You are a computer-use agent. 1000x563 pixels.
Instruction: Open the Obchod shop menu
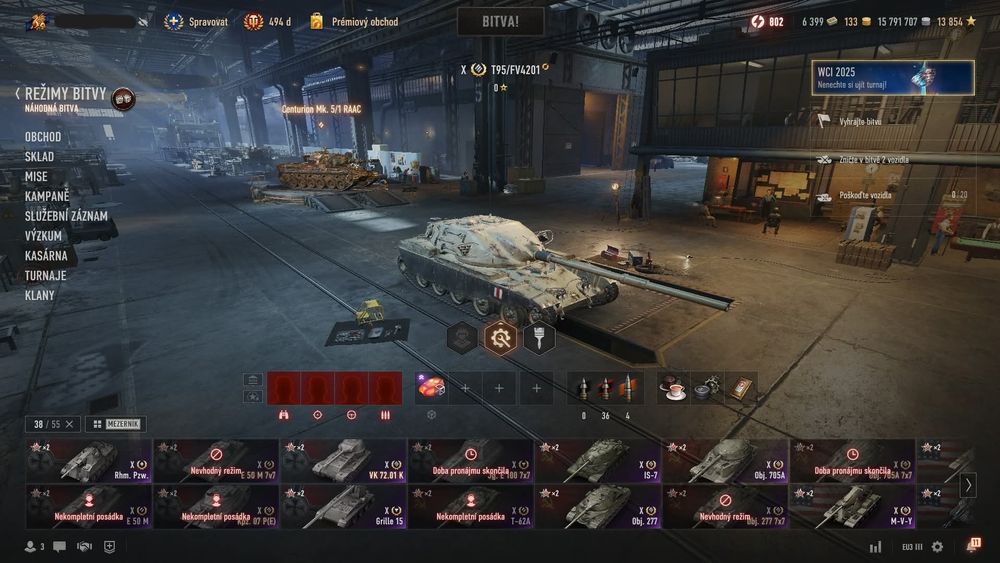(43, 137)
